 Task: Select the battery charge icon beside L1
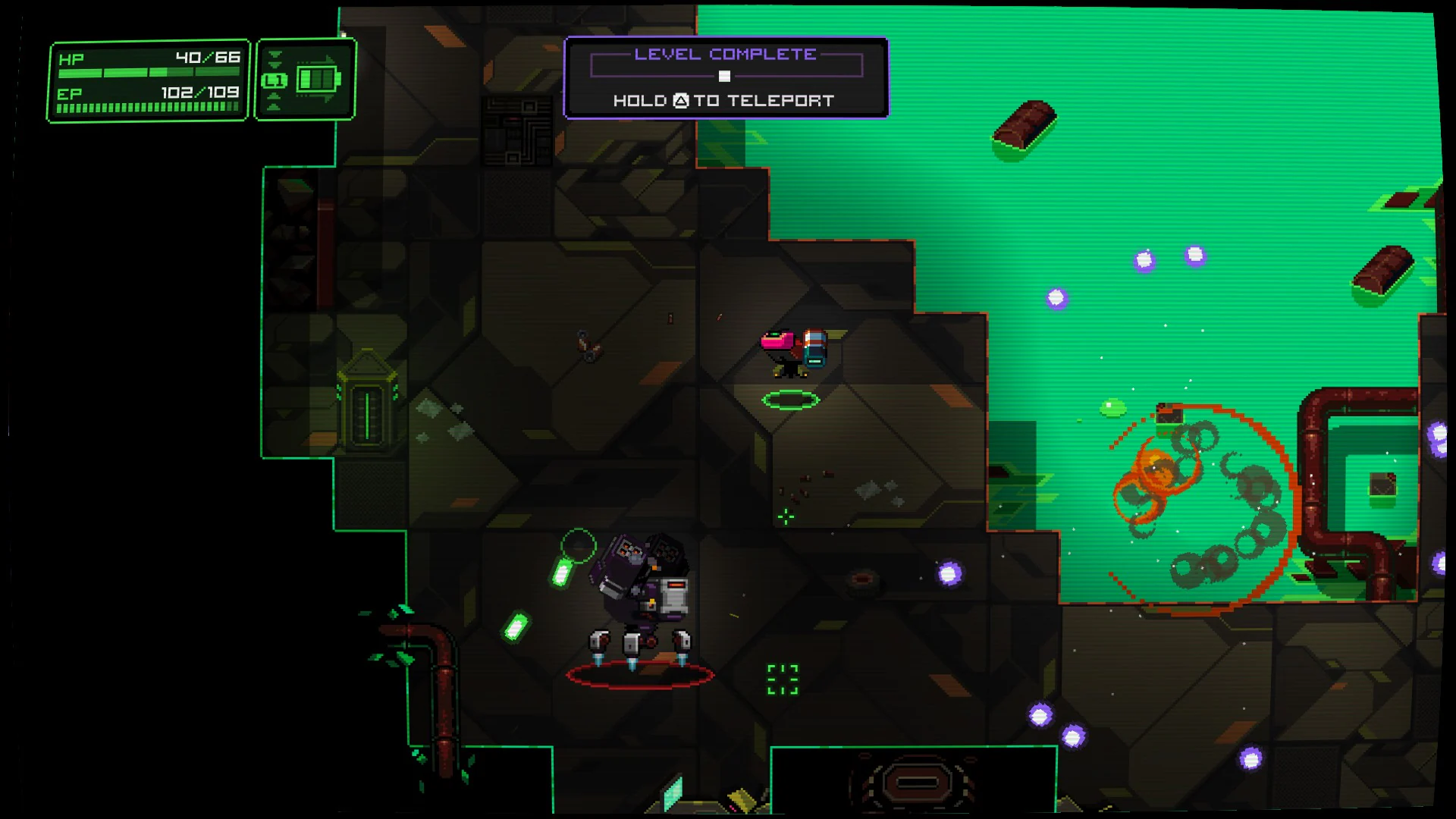point(316,78)
